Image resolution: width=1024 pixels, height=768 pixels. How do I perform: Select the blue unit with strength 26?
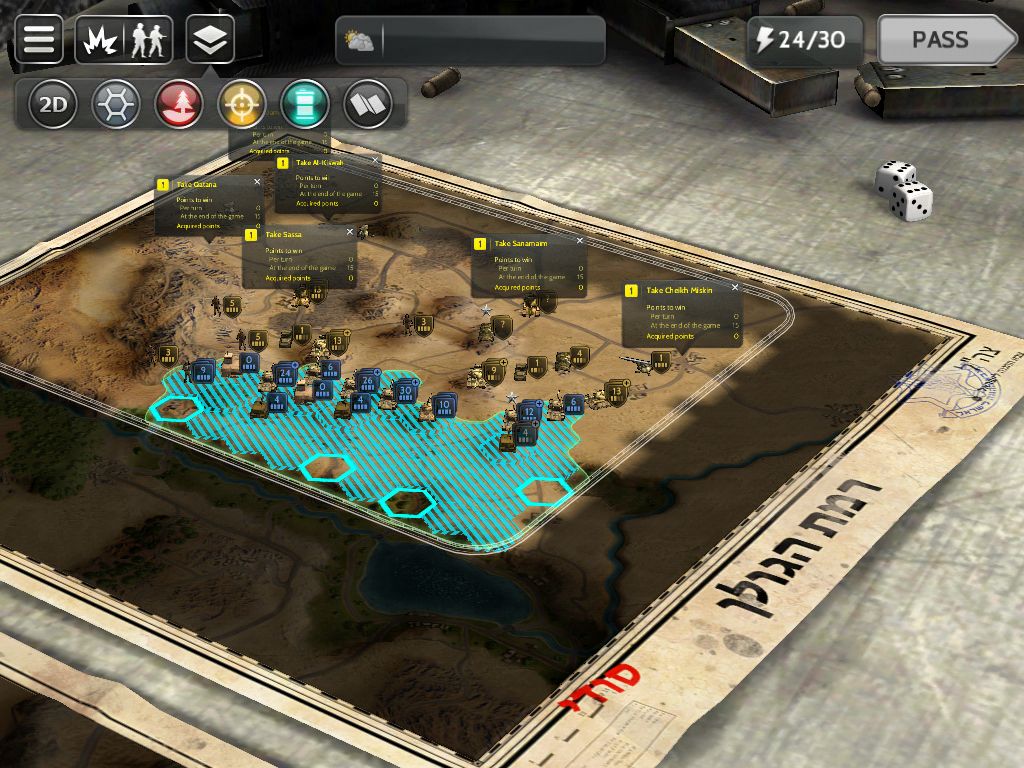click(x=367, y=381)
